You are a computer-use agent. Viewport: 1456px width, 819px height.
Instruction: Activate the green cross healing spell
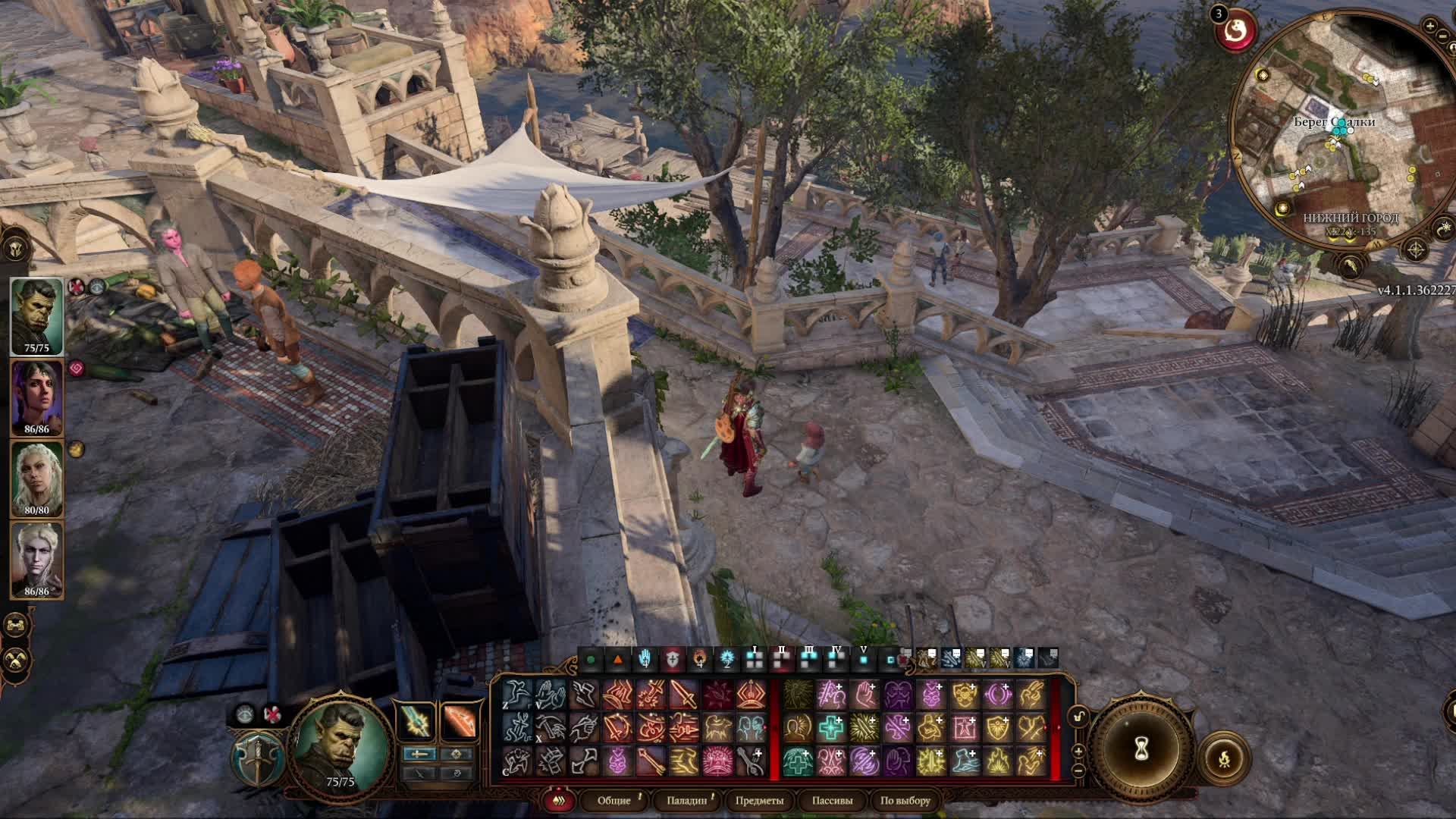[831, 728]
